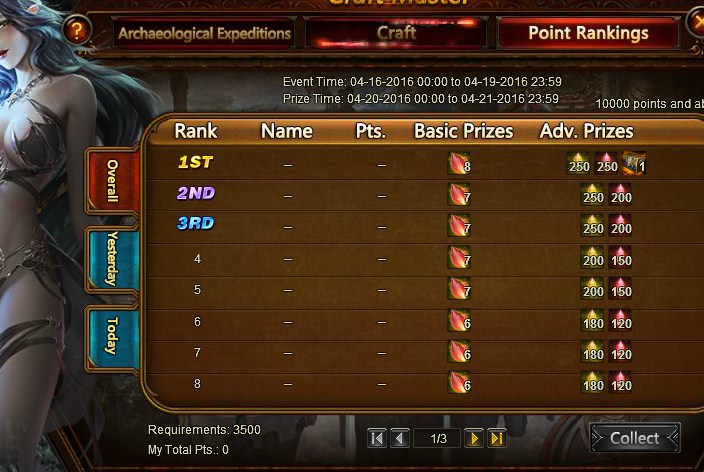
Task: Select the Point Rankings tab
Action: pyautogui.click(x=588, y=33)
